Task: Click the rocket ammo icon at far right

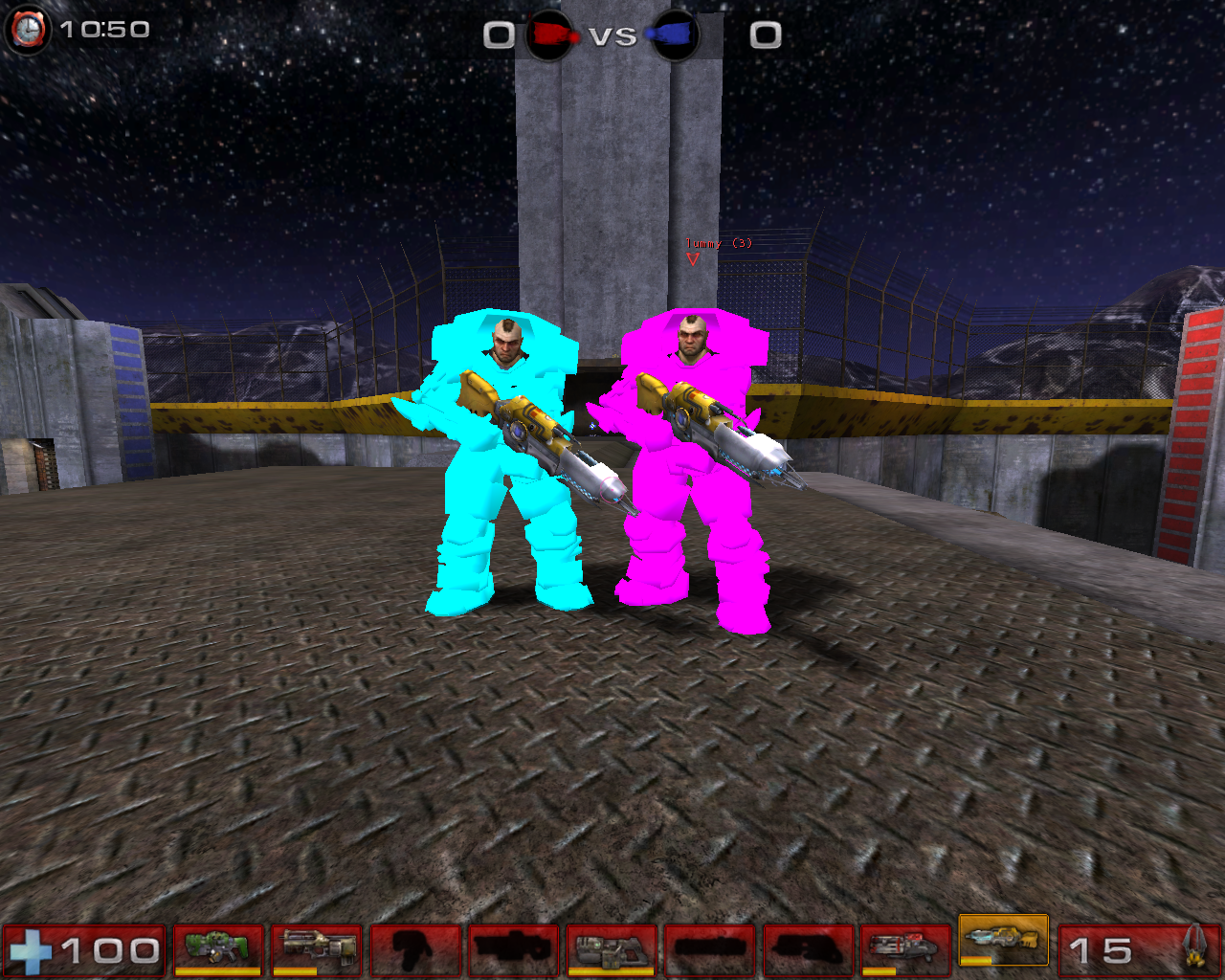Action: [x=1198, y=947]
